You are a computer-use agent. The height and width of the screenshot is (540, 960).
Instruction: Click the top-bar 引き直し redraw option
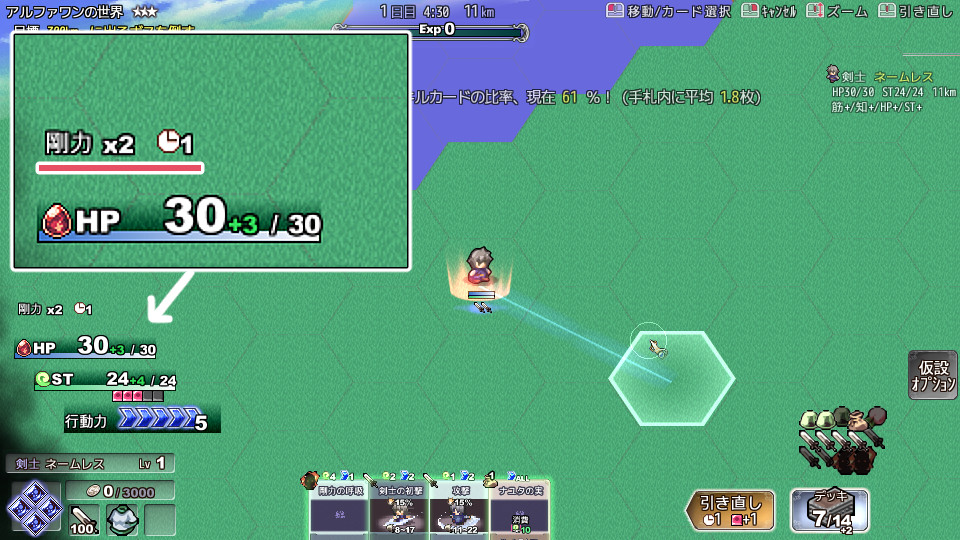pyautogui.click(x=915, y=11)
